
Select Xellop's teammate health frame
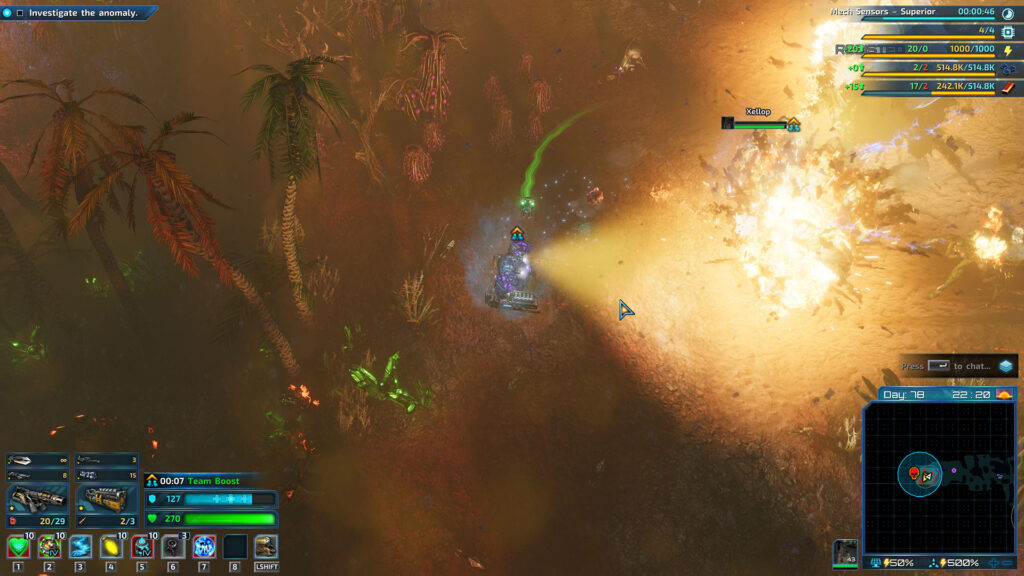pyautogui.click(x=760, y=123)
